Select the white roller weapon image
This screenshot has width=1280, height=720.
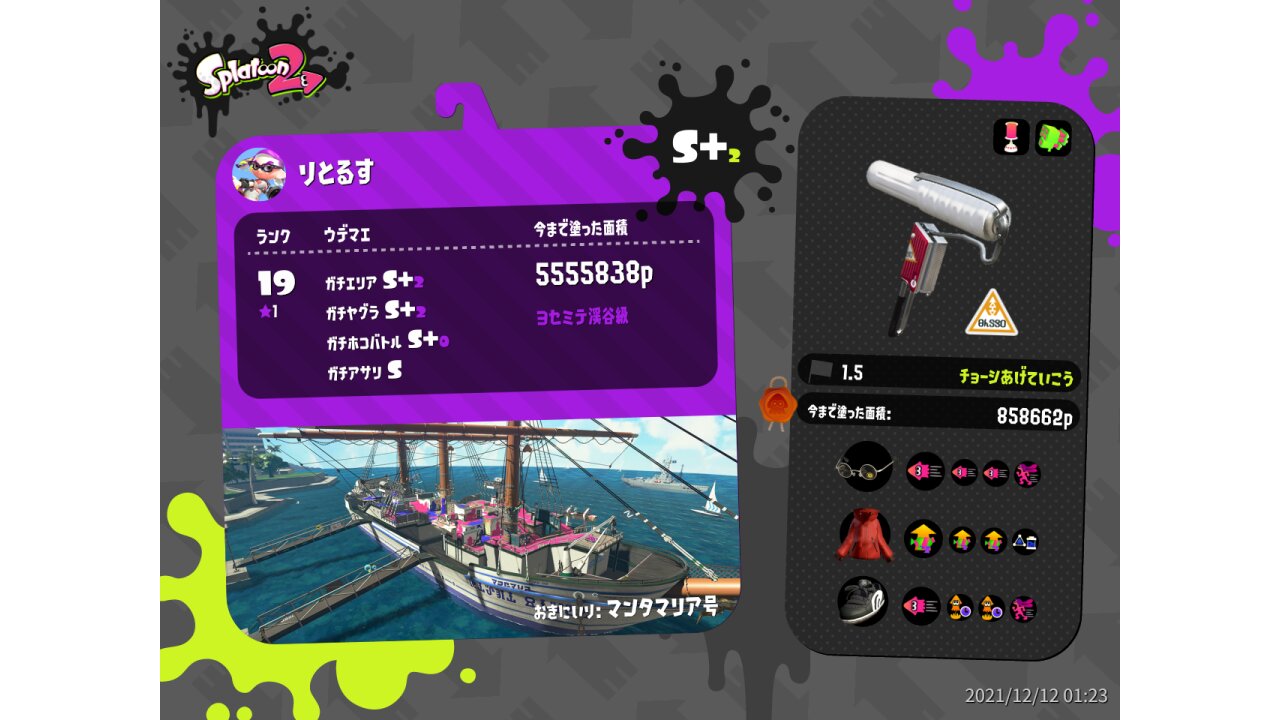click(x=938, y=236)
